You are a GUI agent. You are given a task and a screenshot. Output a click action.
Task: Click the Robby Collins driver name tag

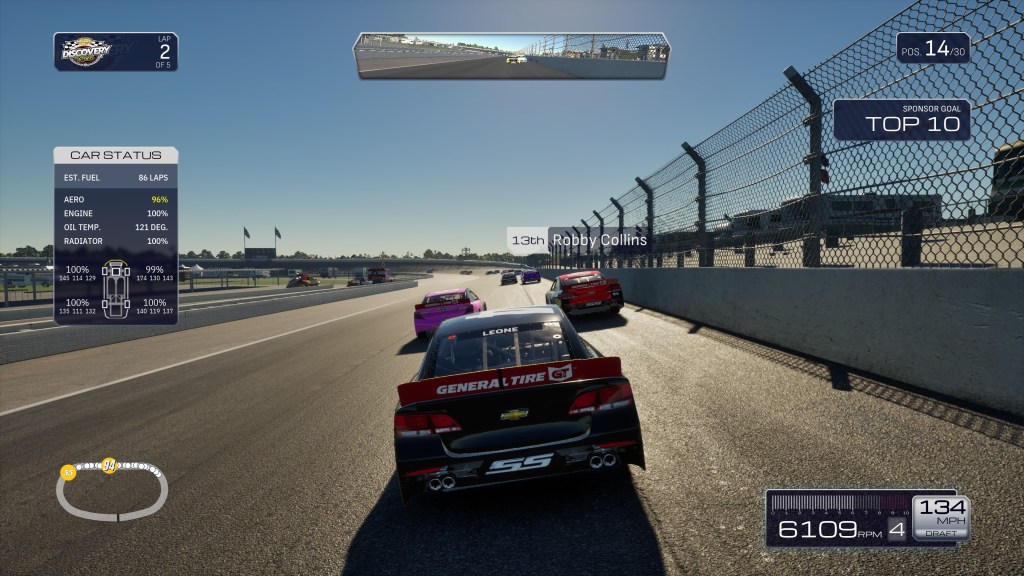pos(579,240)
